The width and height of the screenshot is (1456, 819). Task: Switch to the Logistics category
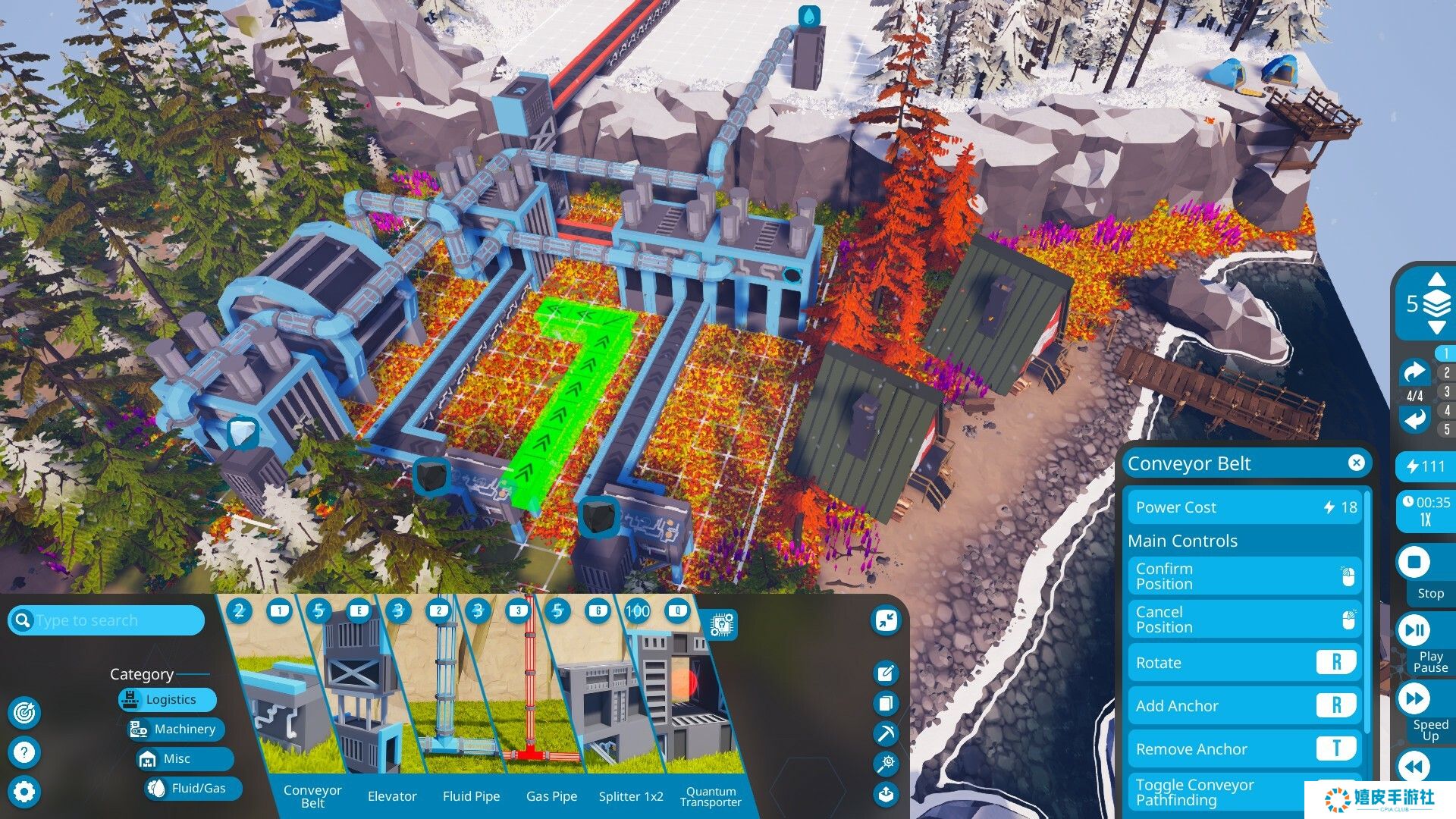pyautogui.click(x=168, y=700)
